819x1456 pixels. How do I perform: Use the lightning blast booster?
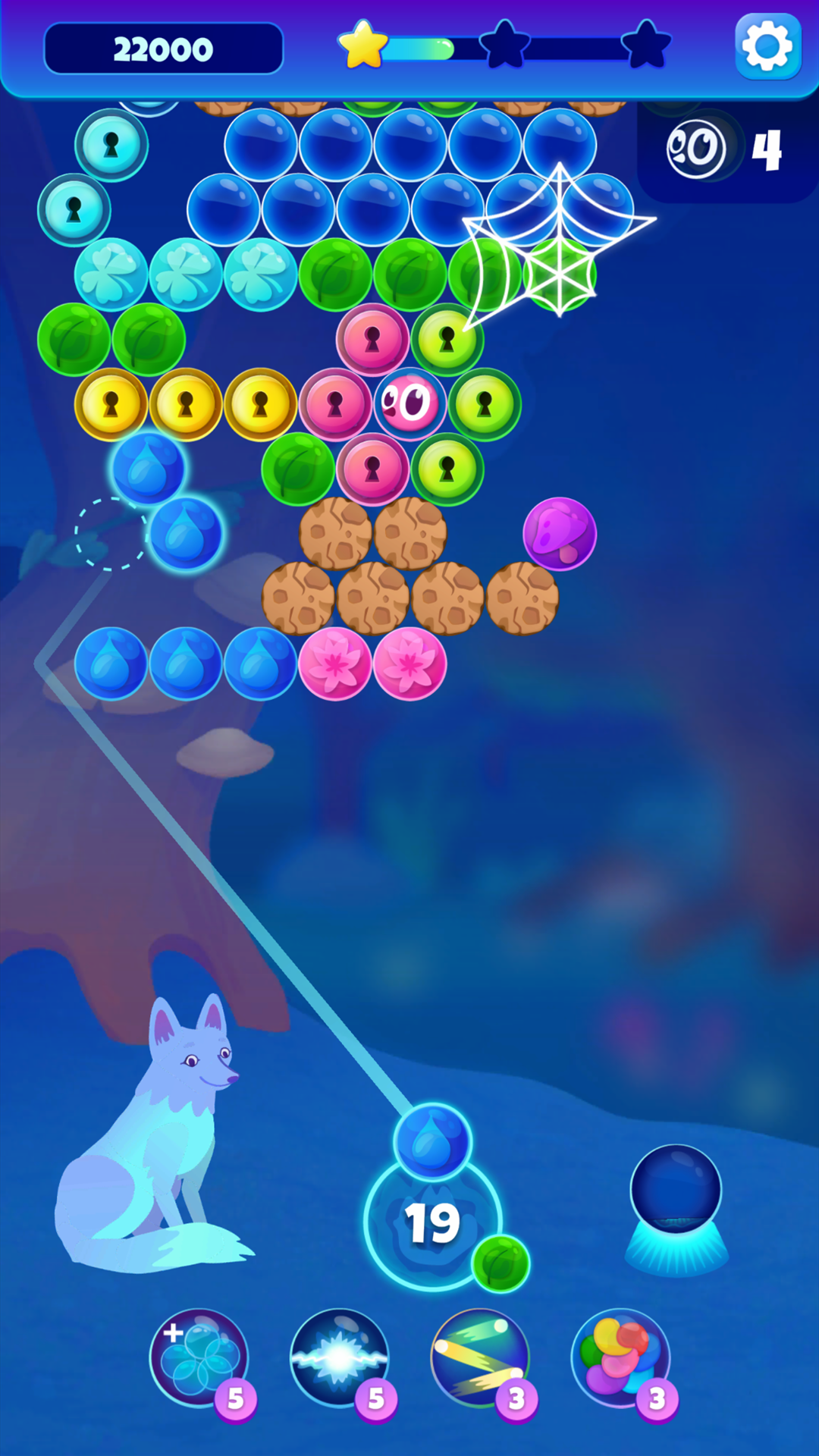point(339,1357)
